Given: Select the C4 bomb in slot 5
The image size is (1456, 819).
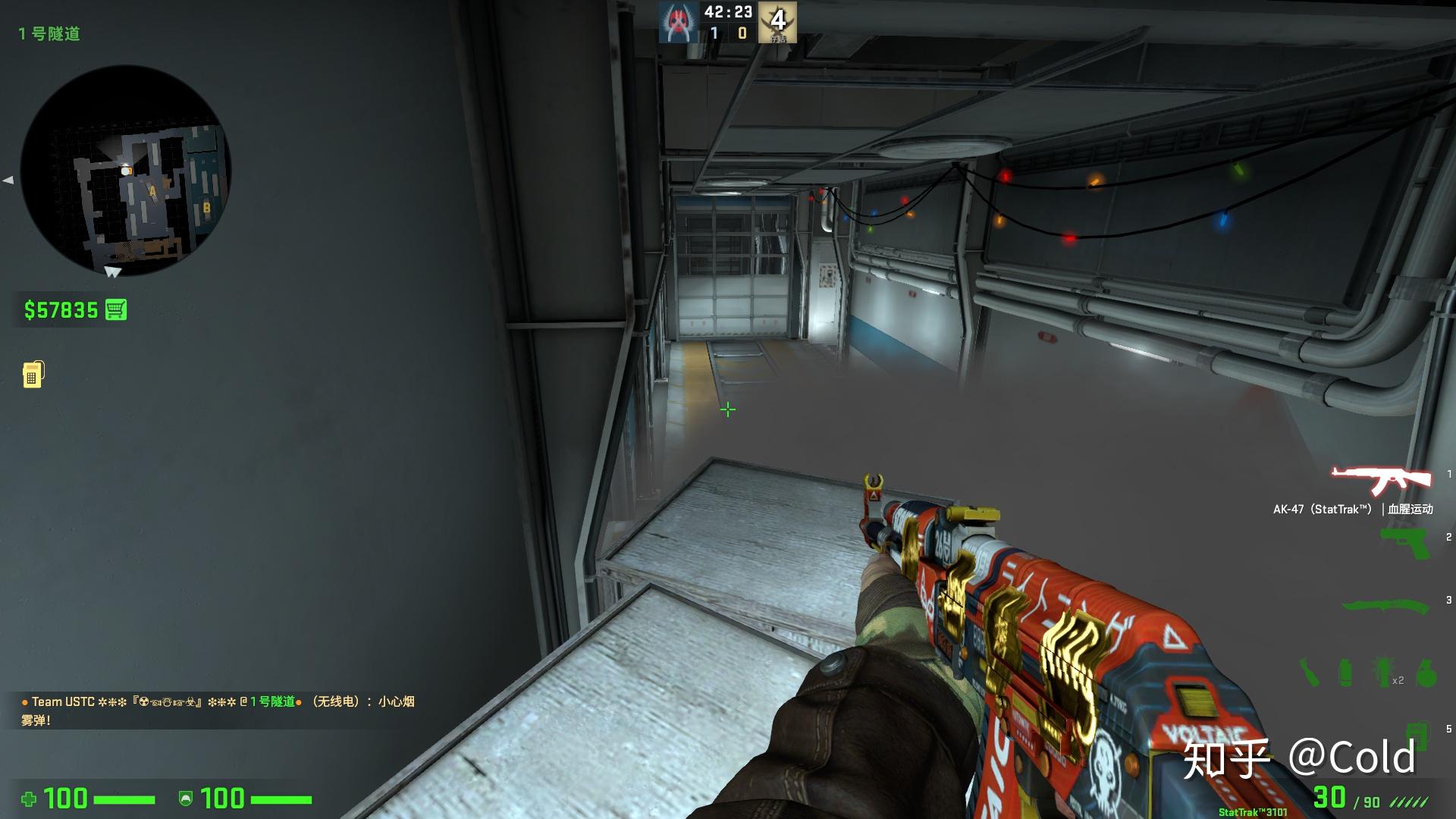Looking at the screenshot, I should [1416, 734].
